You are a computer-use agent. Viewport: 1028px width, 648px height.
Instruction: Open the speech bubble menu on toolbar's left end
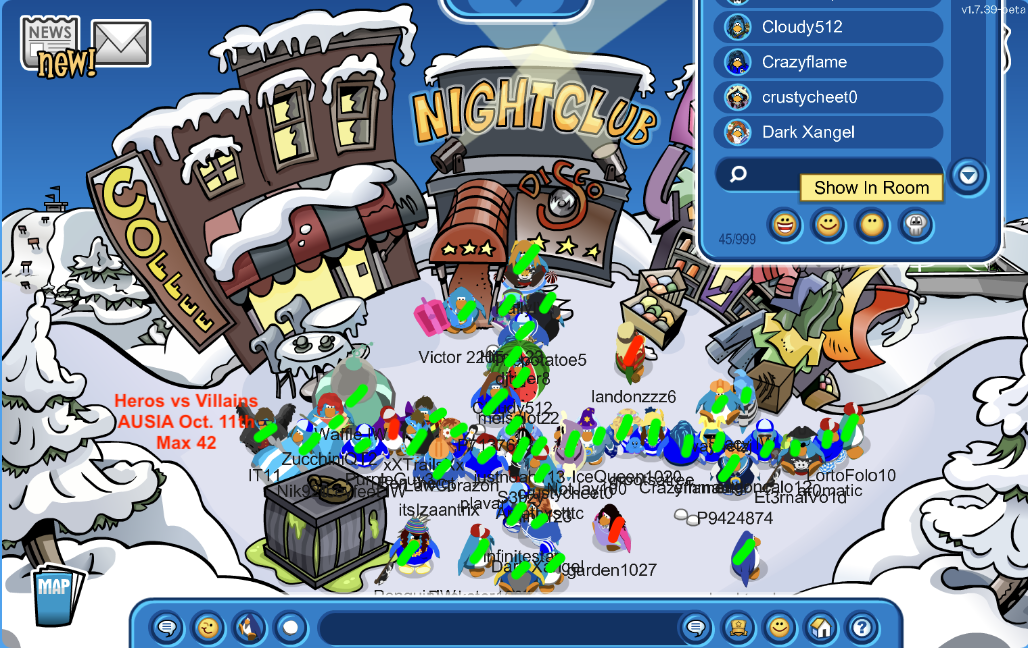[x=167, y=628]
